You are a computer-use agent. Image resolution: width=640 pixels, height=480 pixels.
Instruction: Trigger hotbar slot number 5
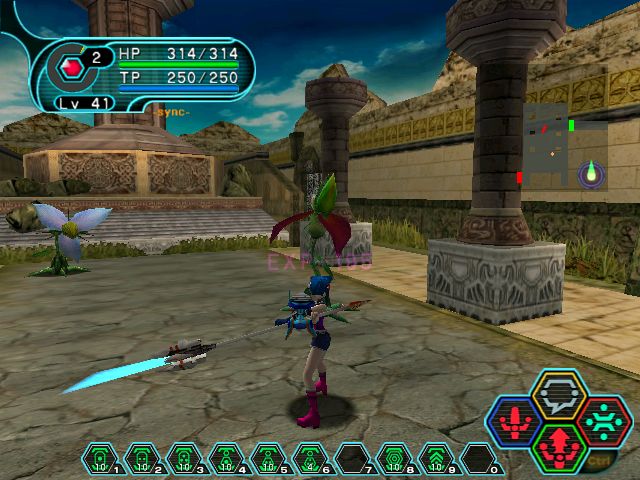coord(268,459)
